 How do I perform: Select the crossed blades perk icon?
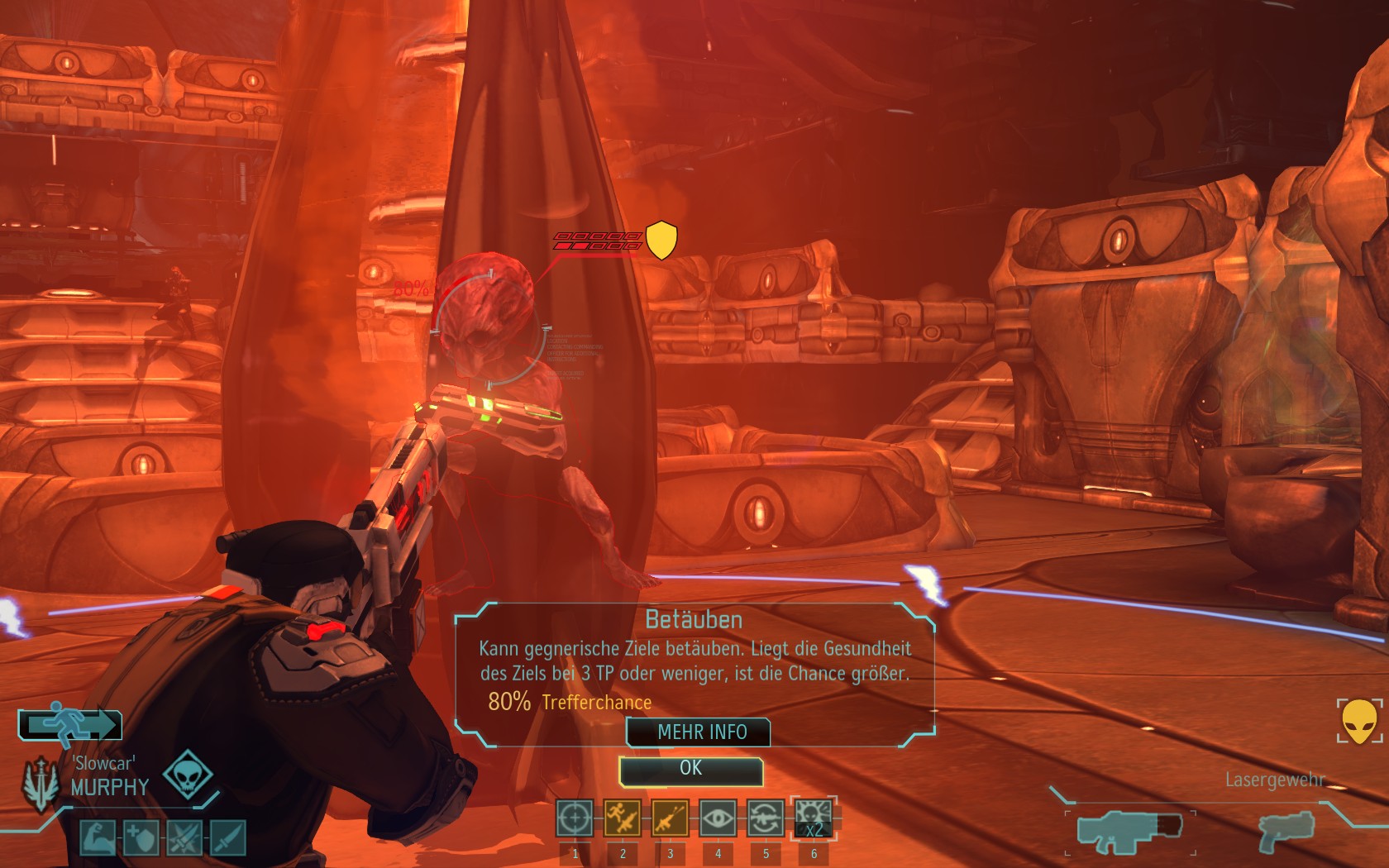pyautogui.click(x=184, y=837)
